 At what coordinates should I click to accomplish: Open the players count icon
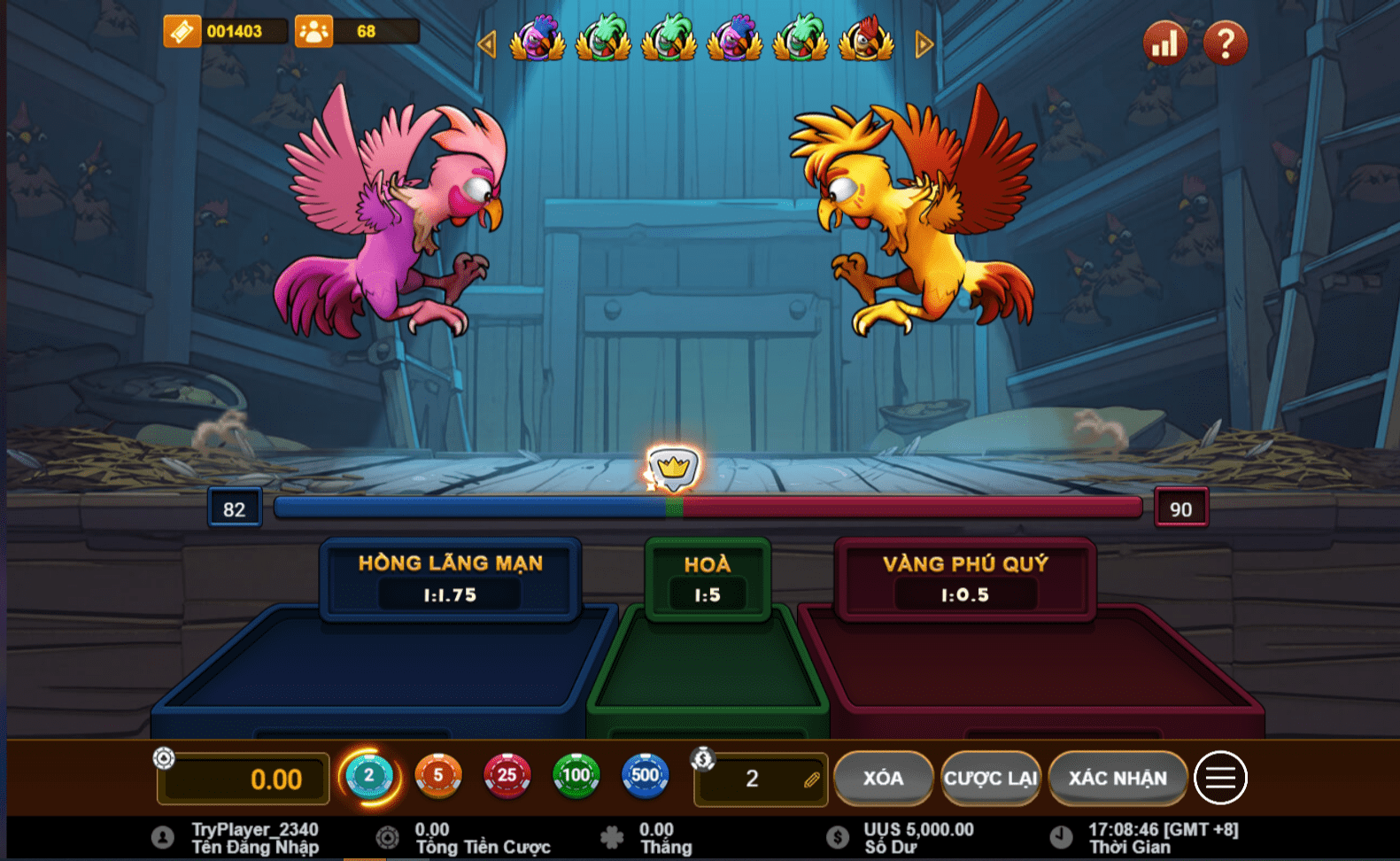coord(313,32)
